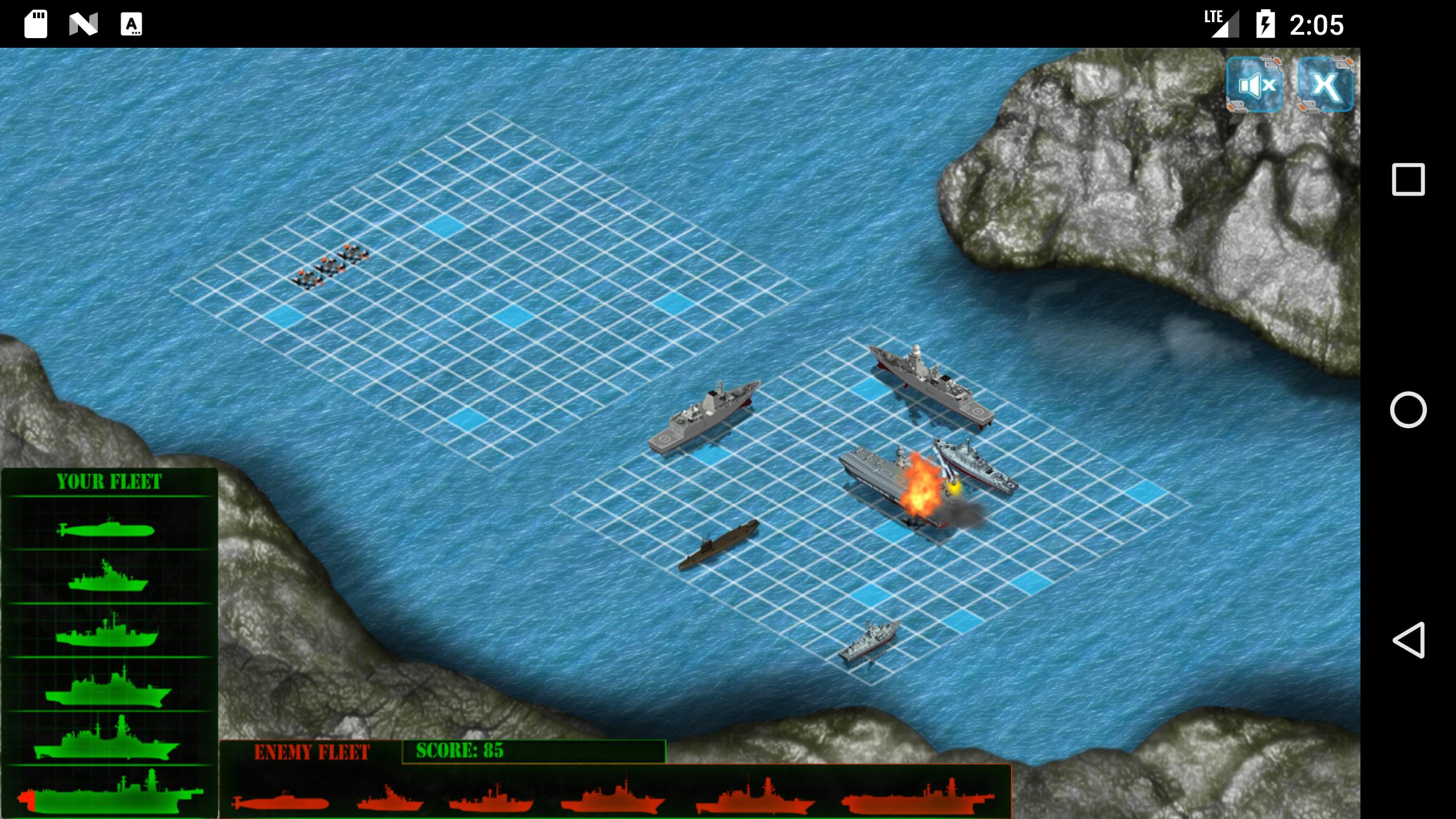Click the SCORE: 85 display
The image size is (1456, 819).
(x=461, y=750)
